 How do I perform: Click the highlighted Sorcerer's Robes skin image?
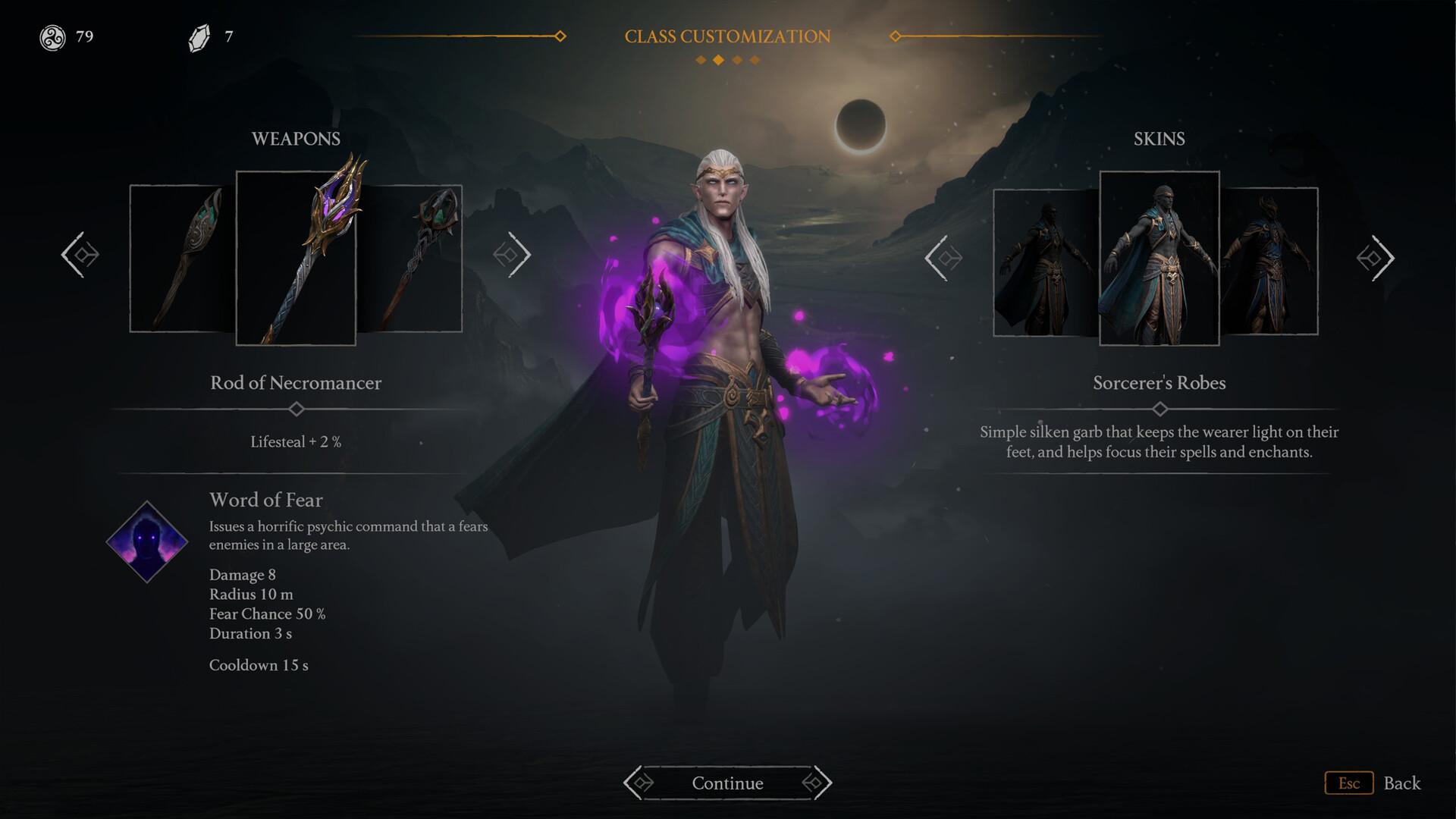pos(1159,258)
